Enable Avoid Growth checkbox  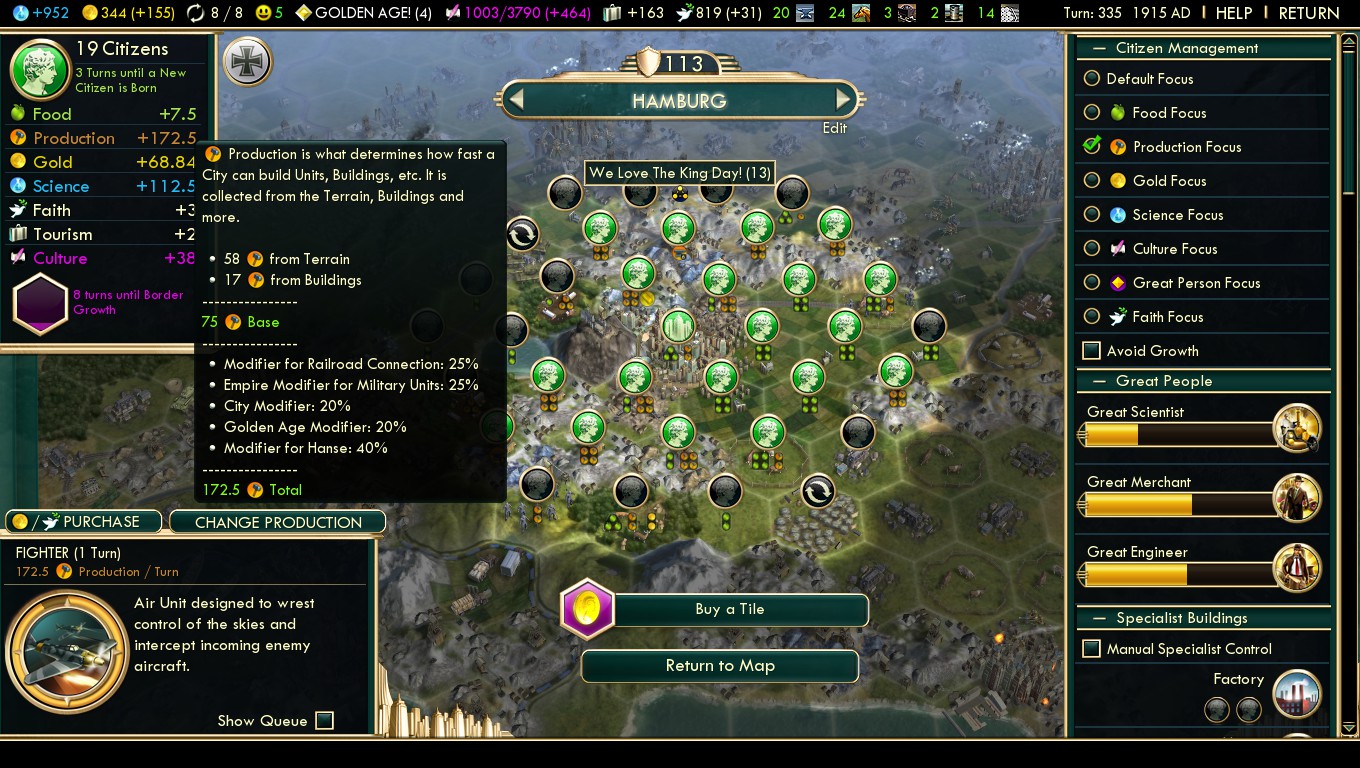click(x=1092, y=351)
